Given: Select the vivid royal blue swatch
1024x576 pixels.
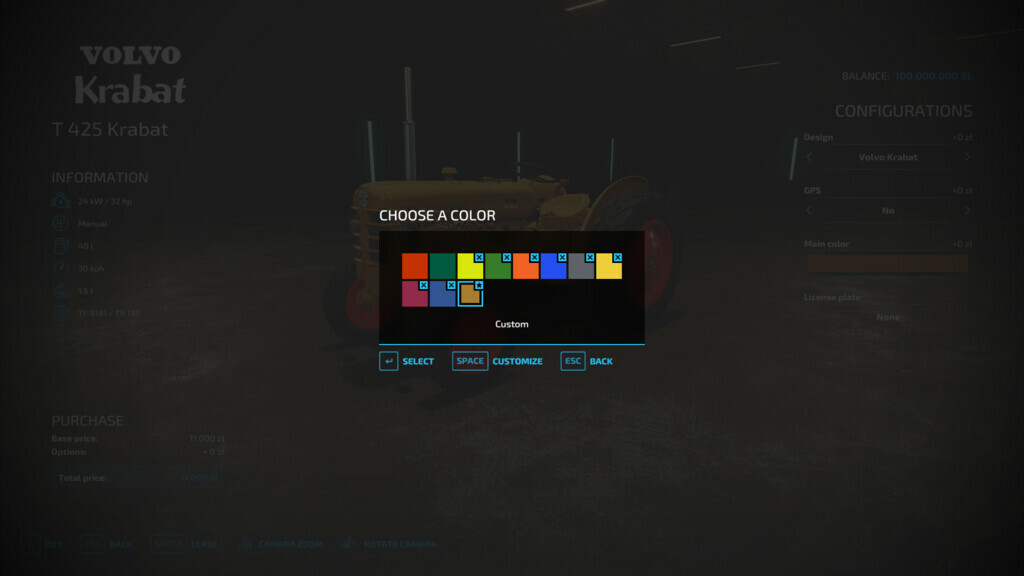Looking at the screenshot, I should tap(554, 266).
